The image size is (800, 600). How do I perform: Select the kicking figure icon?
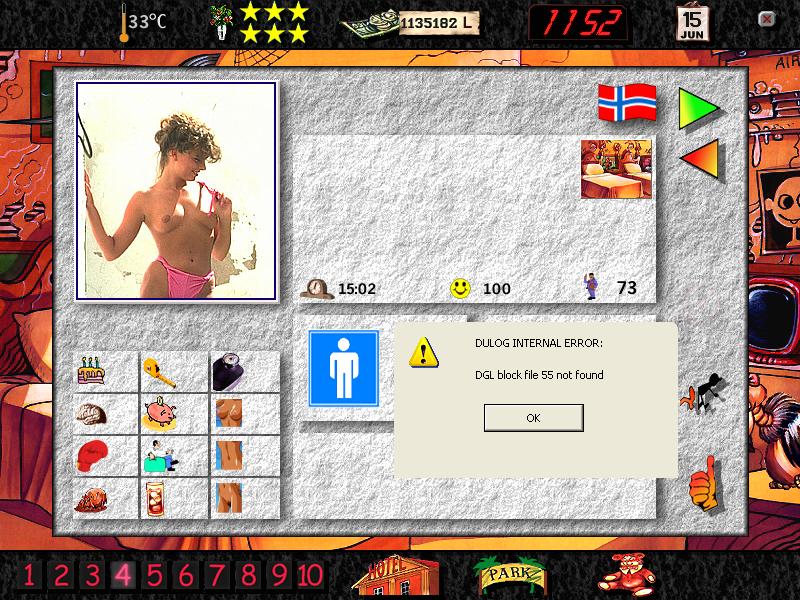tap(705, 393)
